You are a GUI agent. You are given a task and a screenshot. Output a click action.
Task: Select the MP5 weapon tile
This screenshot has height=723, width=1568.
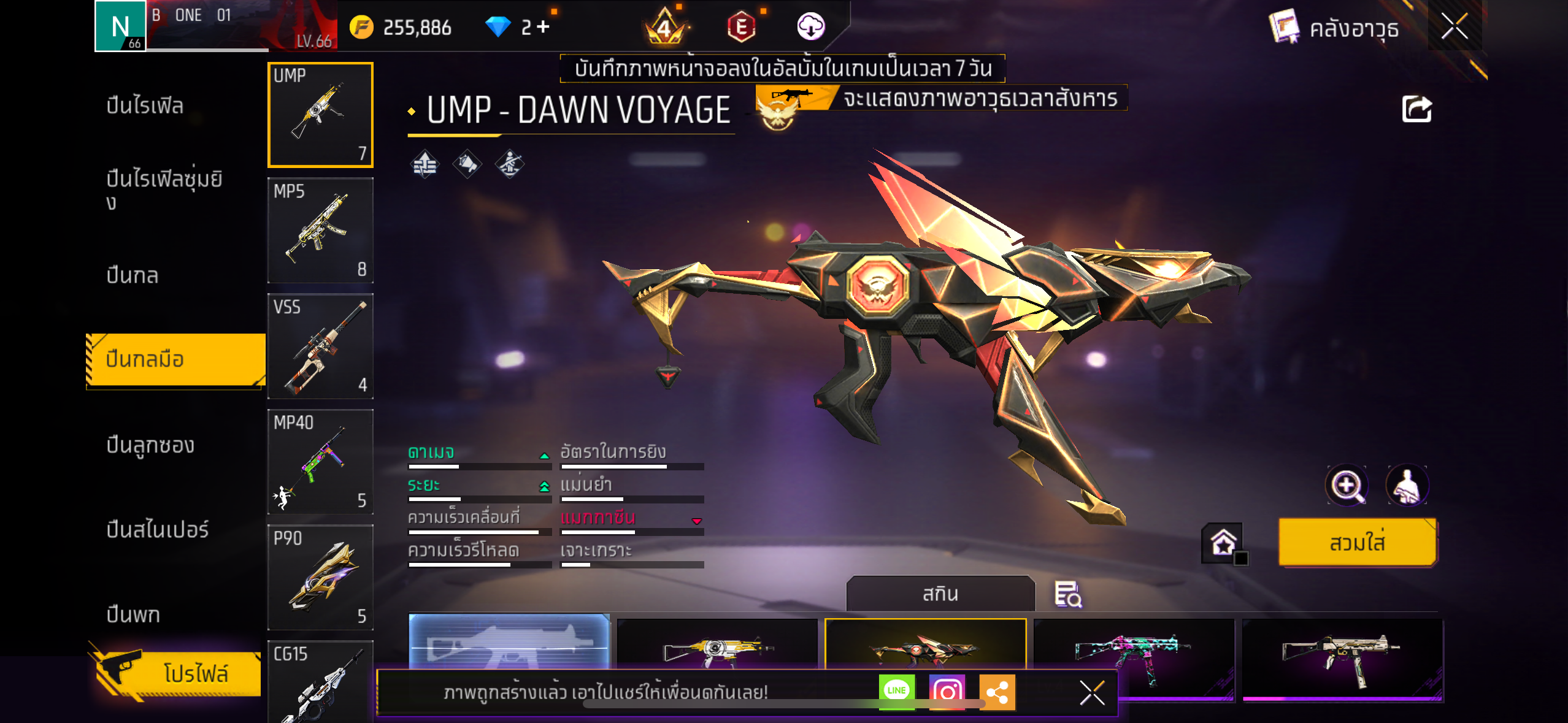320,231
